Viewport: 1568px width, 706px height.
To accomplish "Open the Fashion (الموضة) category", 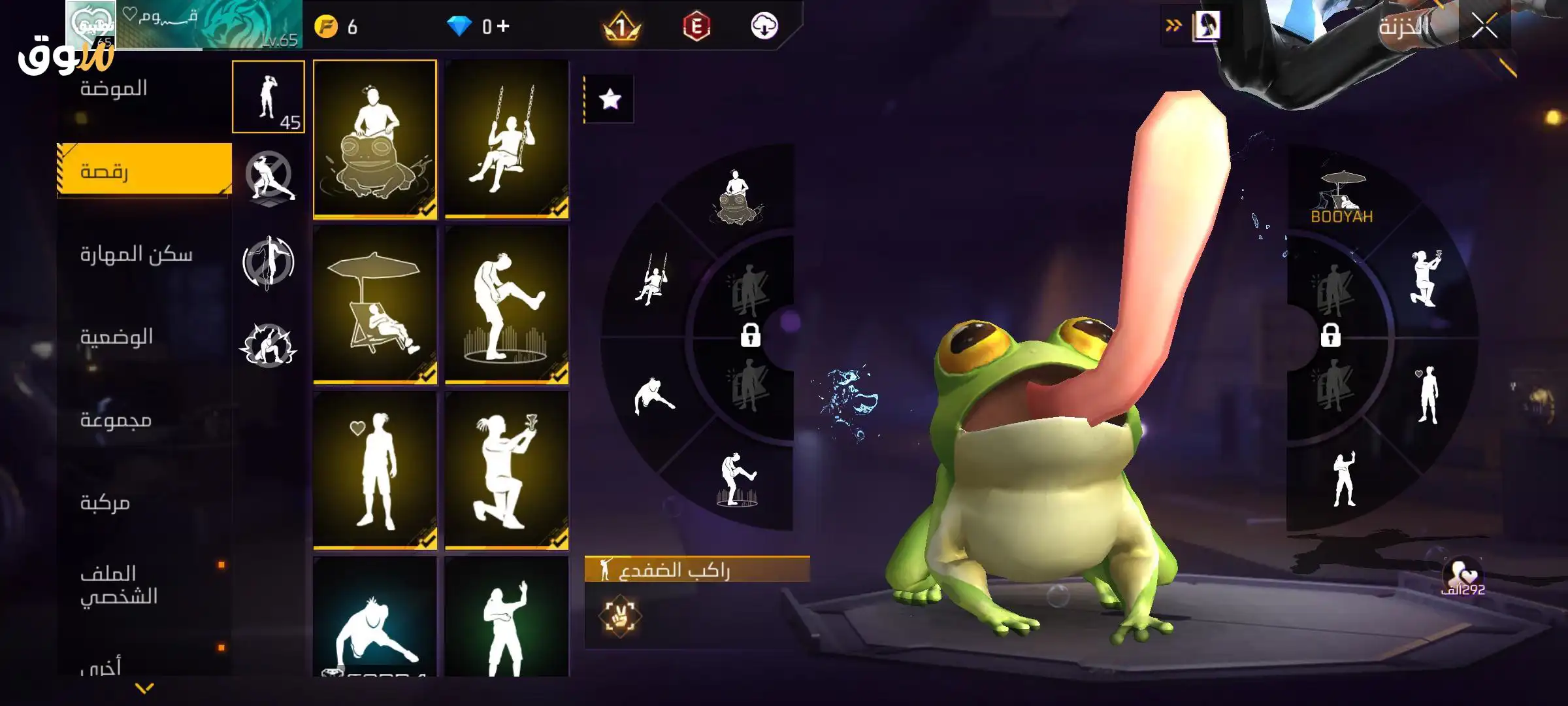I will click(114, 88).
